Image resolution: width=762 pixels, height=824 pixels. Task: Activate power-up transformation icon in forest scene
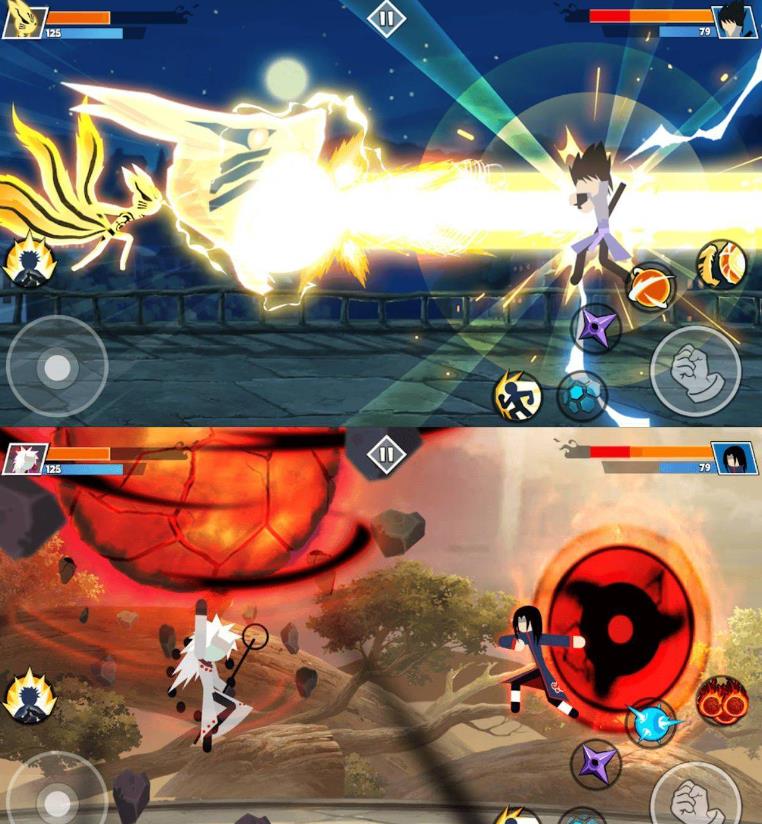click(29, 696)
